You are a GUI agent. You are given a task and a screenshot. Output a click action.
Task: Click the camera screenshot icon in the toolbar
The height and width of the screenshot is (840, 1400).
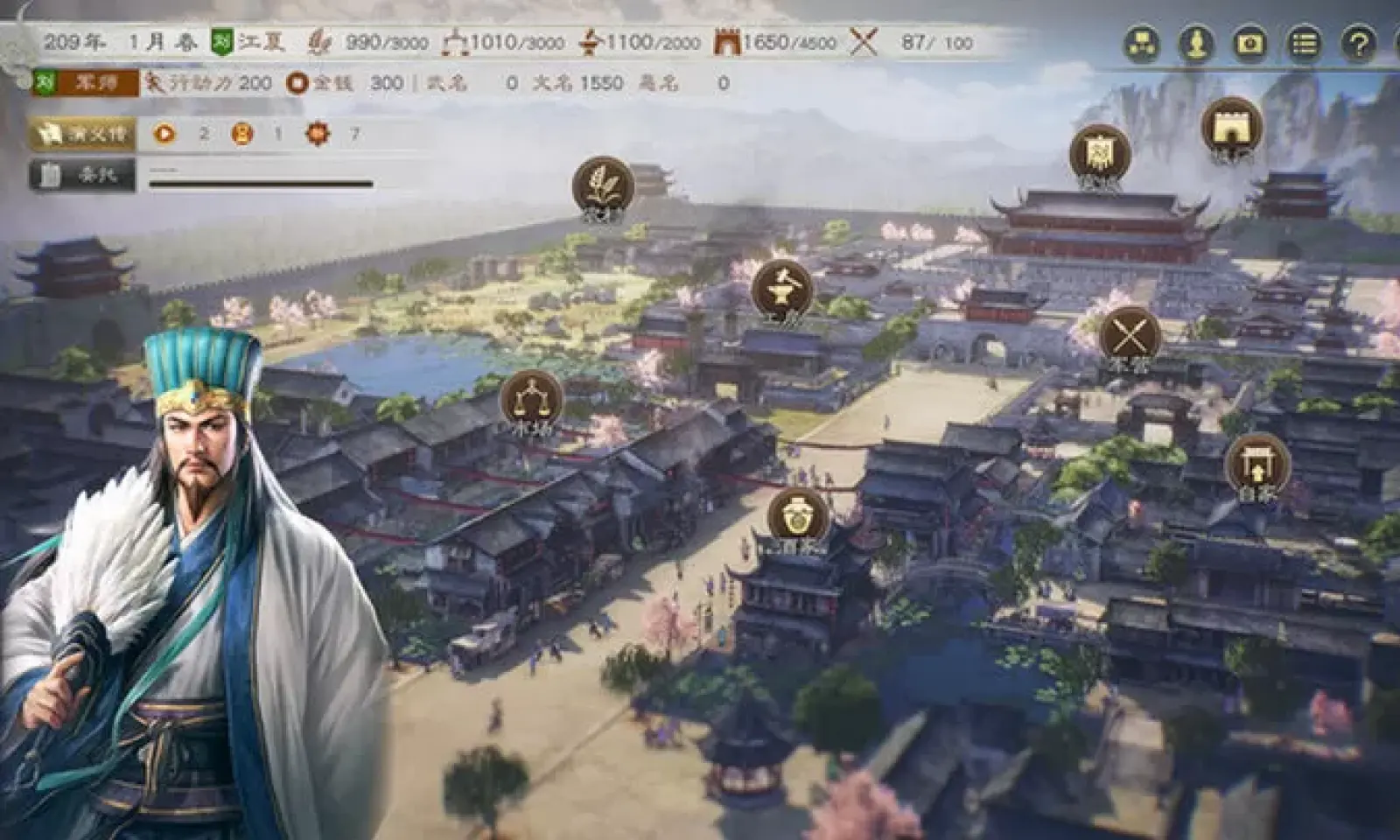[1250, 42]
